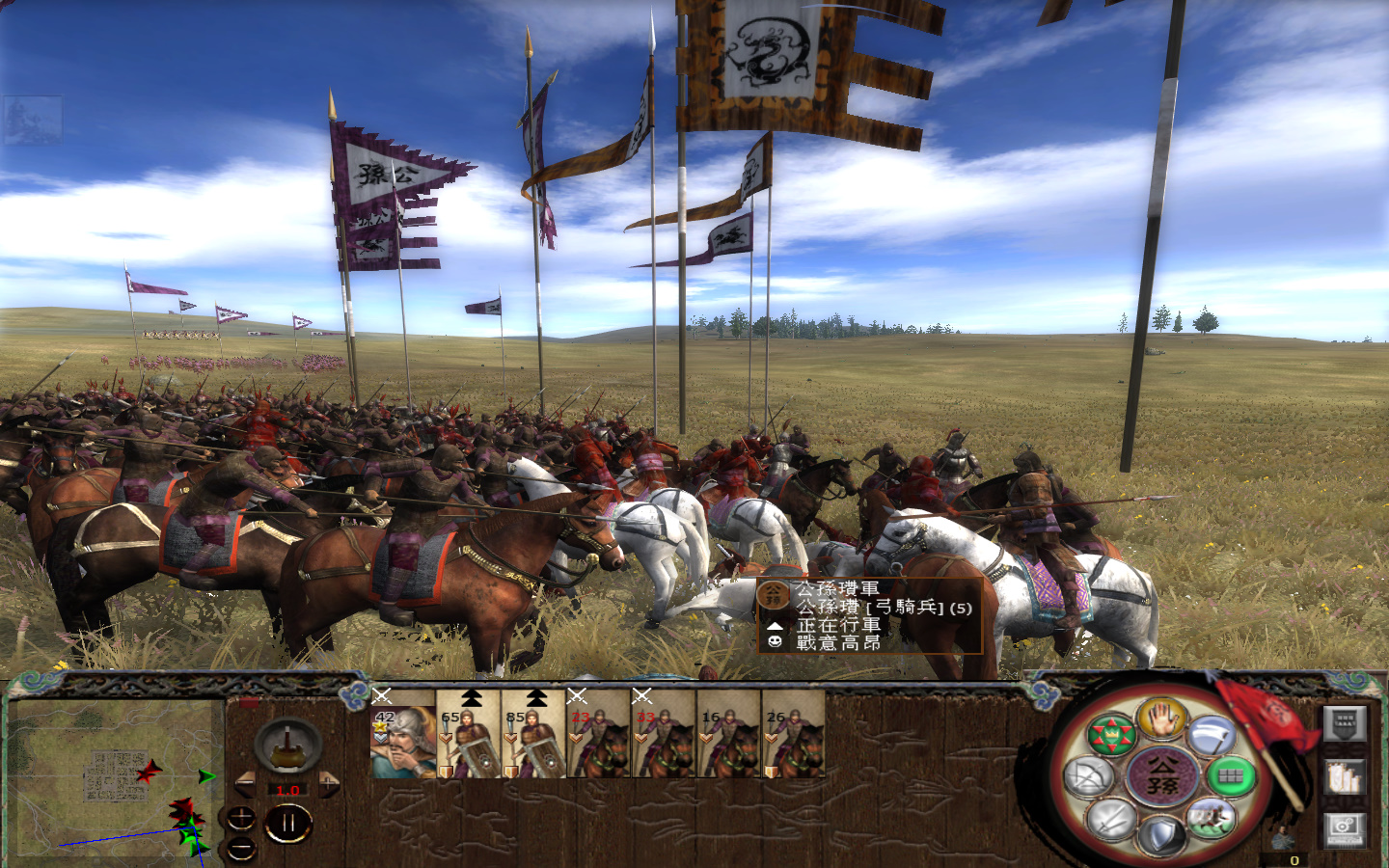Click the 公孫 faction emblem in the command wheel
1389x868 pixels.
(1163, 775)
